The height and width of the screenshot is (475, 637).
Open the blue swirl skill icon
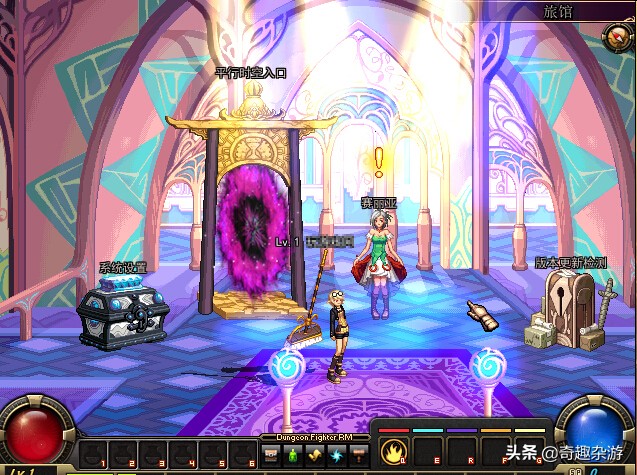click(336, 456)
